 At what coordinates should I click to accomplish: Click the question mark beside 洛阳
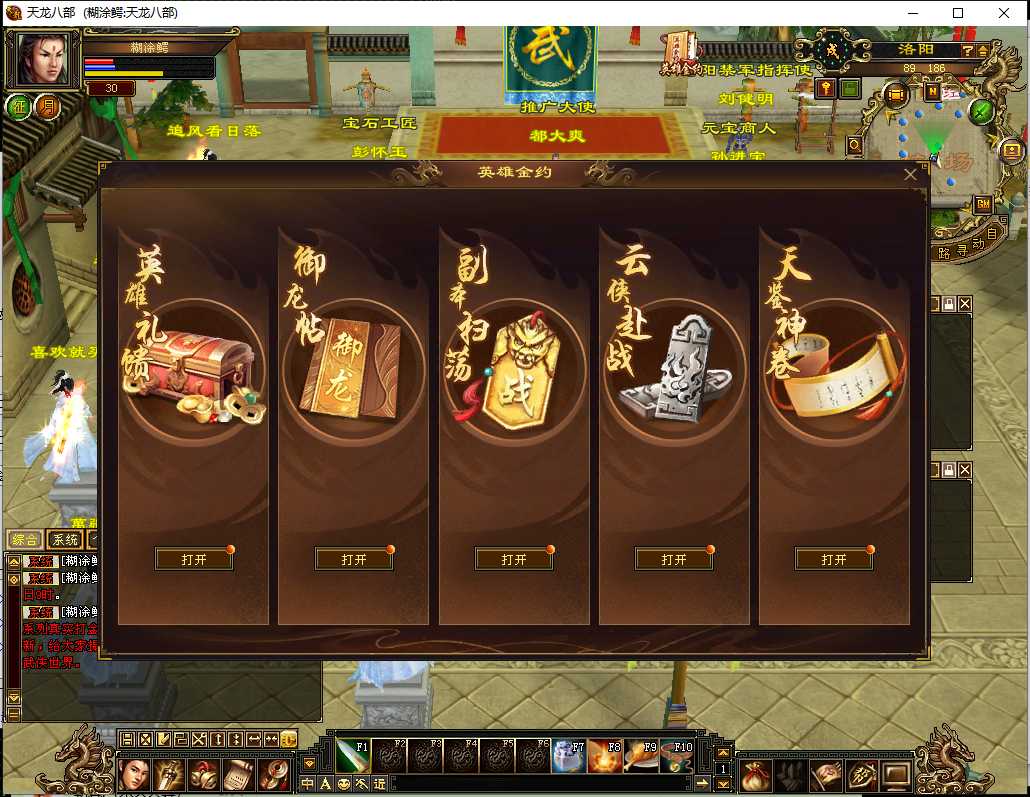[x=968, y=50]
